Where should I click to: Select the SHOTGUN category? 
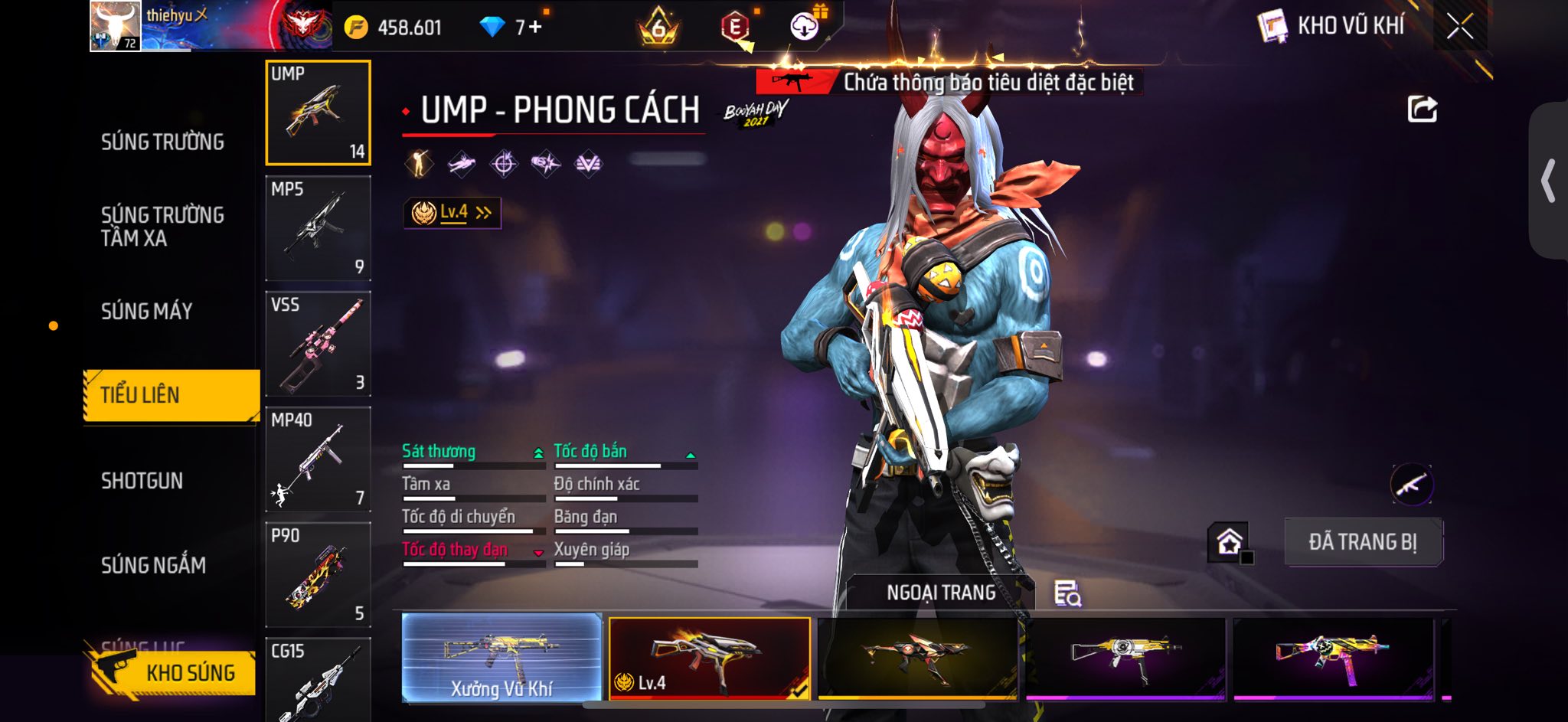[x=142, y=481]
